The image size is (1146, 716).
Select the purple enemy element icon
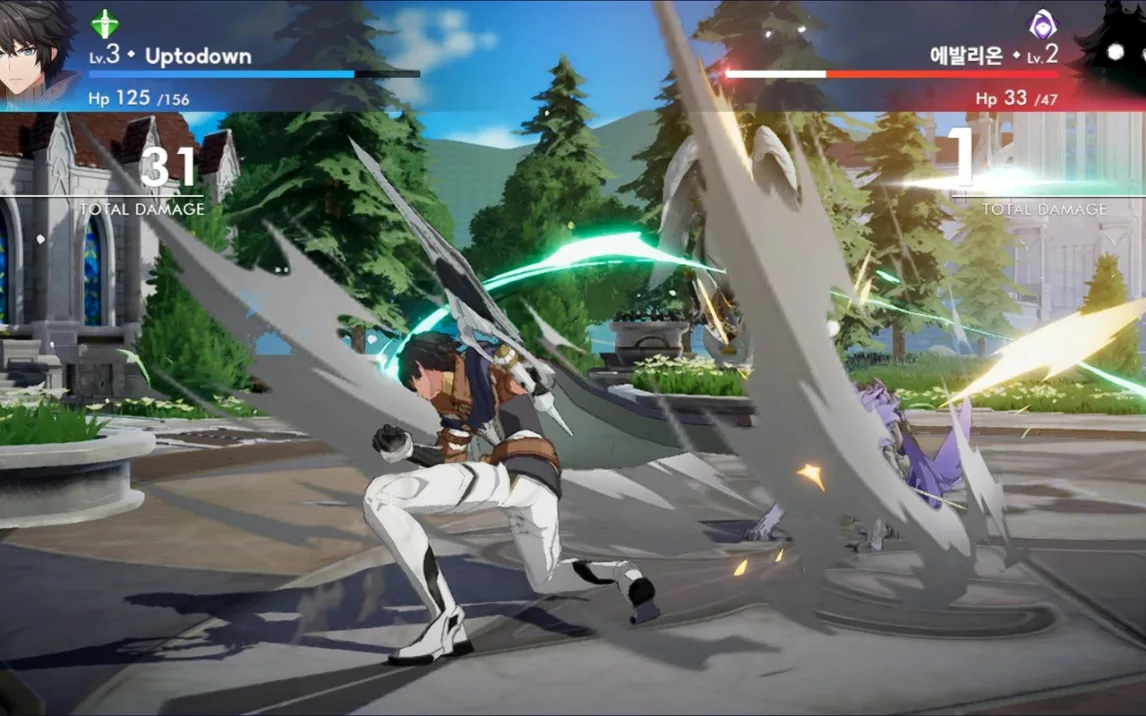1042,24
